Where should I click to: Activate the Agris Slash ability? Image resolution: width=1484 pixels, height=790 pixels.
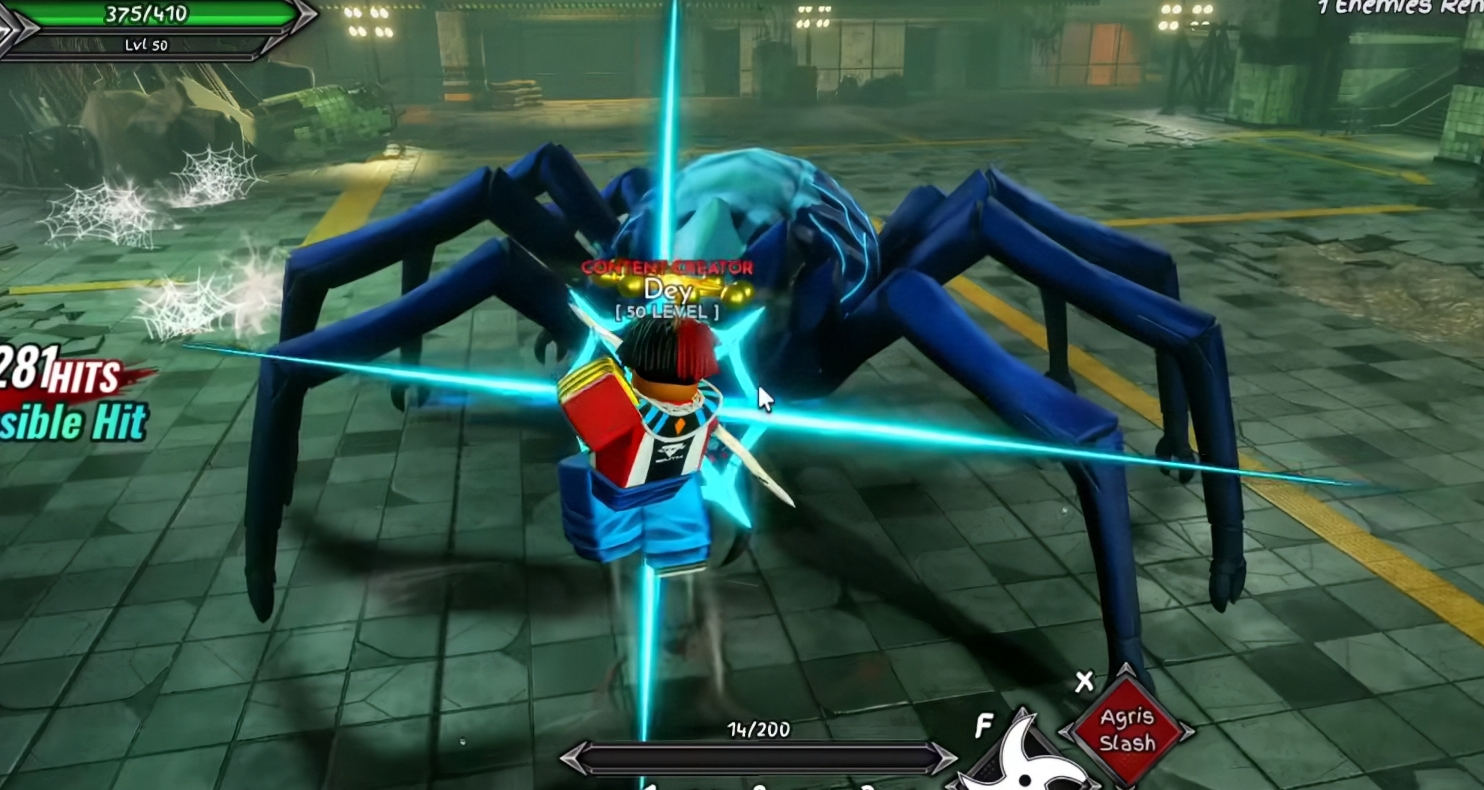(1127, 731)
